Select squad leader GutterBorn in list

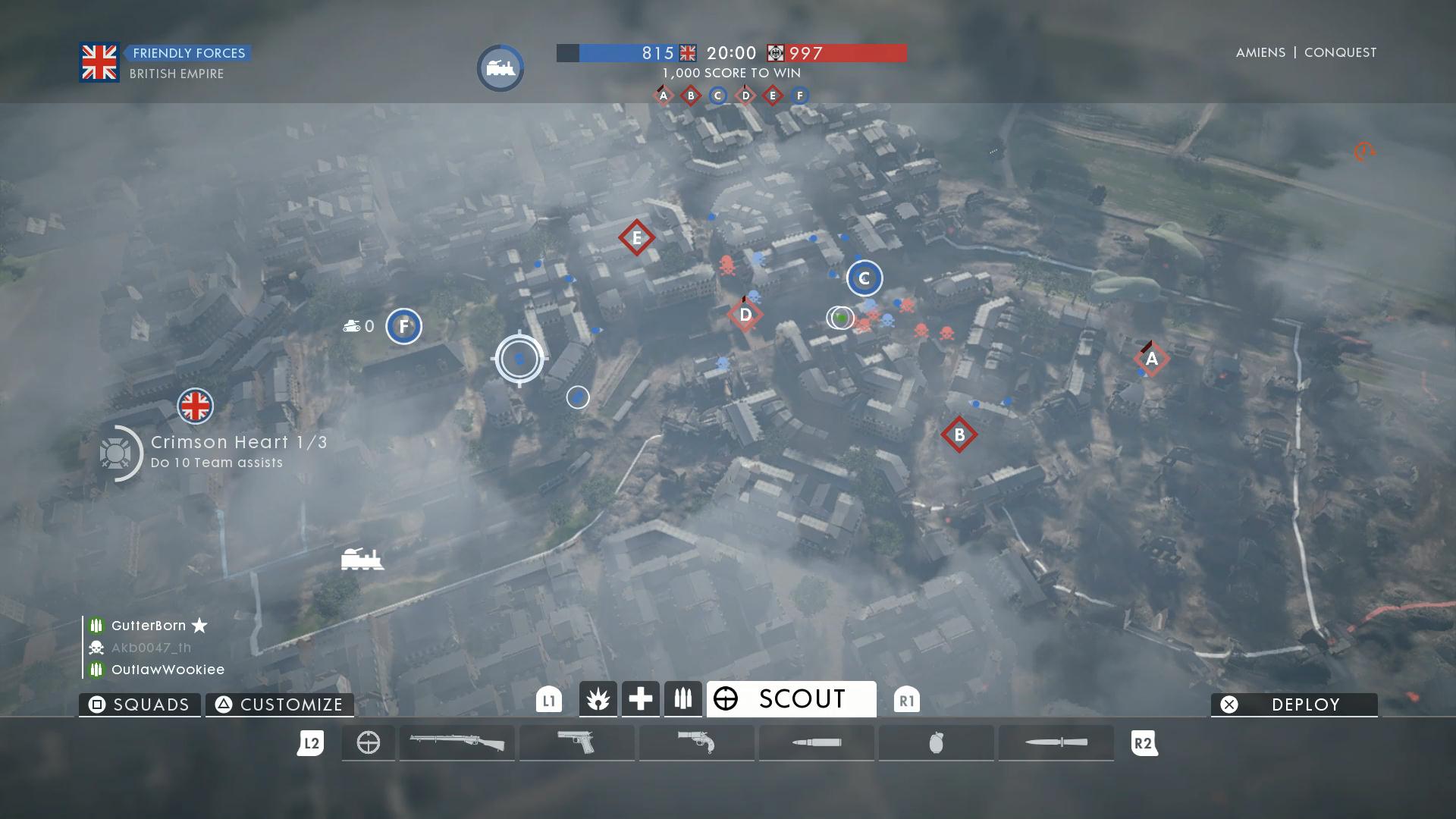[149, 626]
